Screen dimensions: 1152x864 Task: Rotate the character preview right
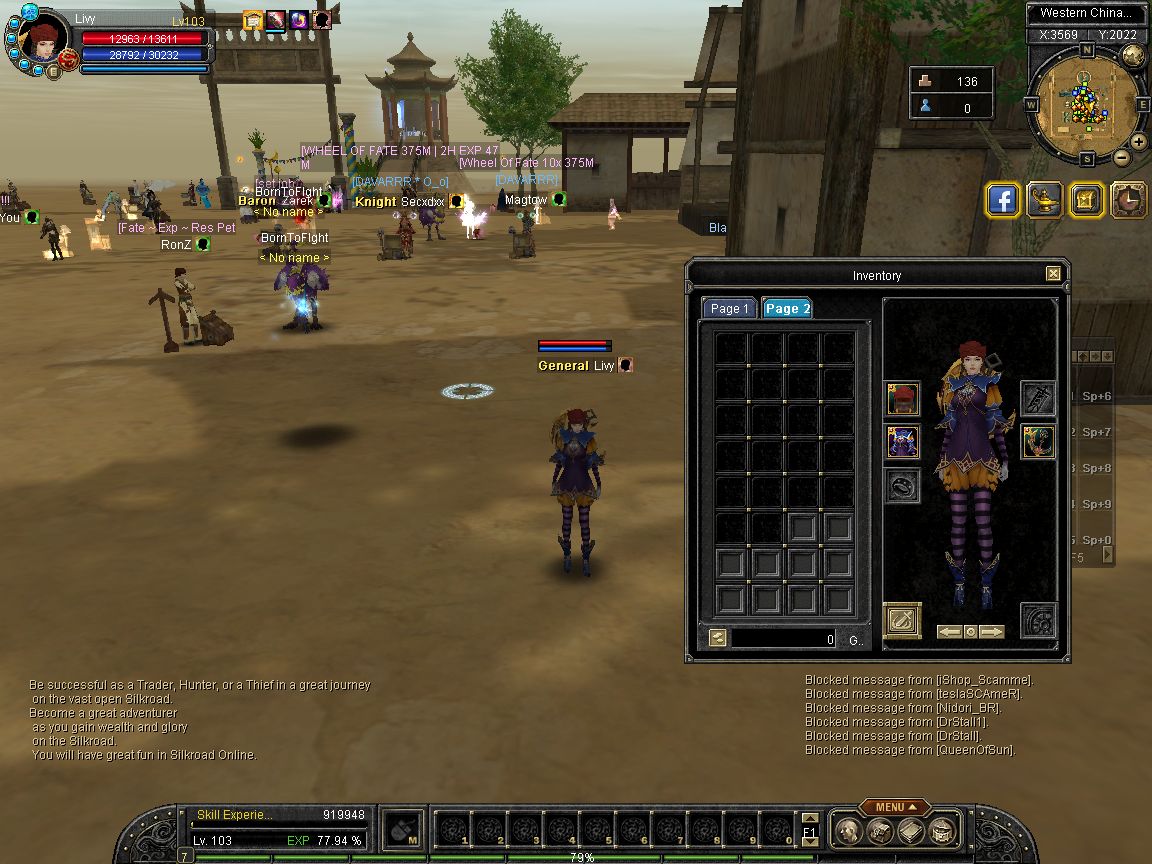(992, 632)
